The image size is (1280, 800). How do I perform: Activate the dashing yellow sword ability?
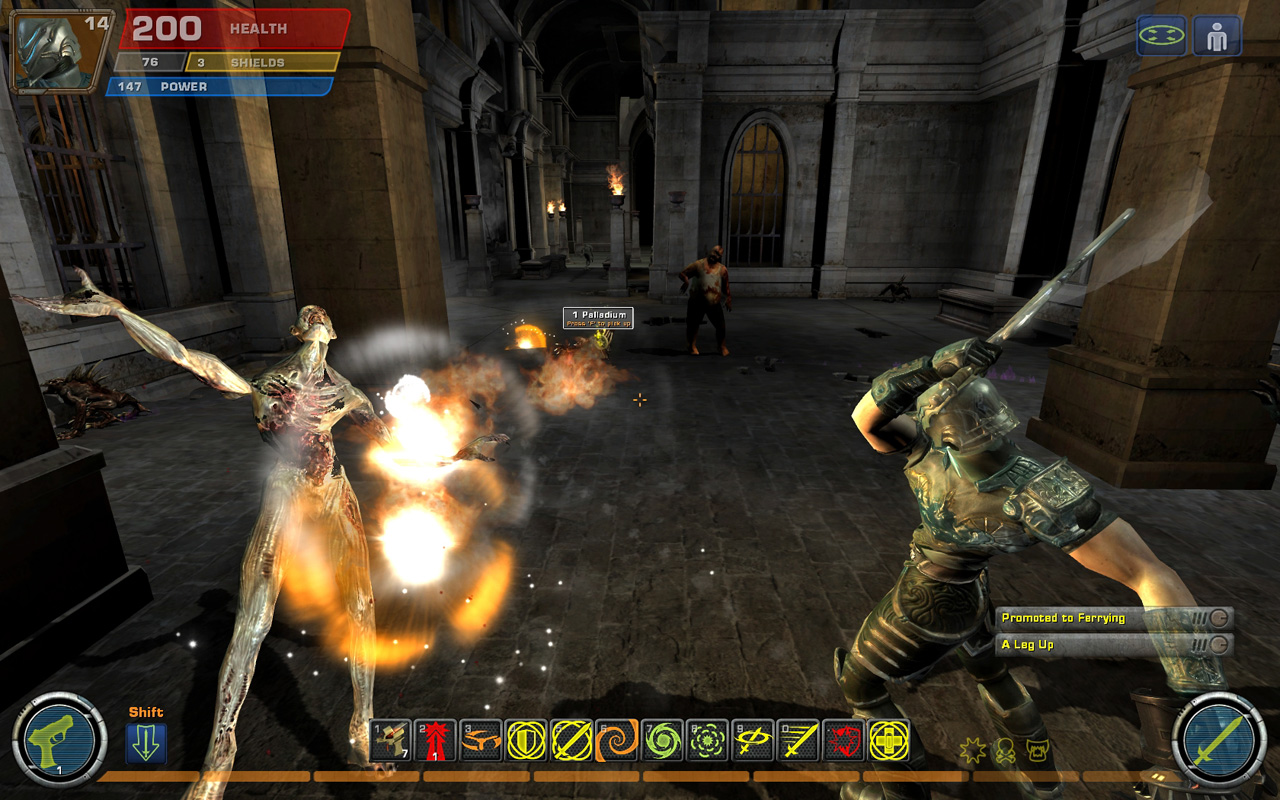click(x=798, y=741)
